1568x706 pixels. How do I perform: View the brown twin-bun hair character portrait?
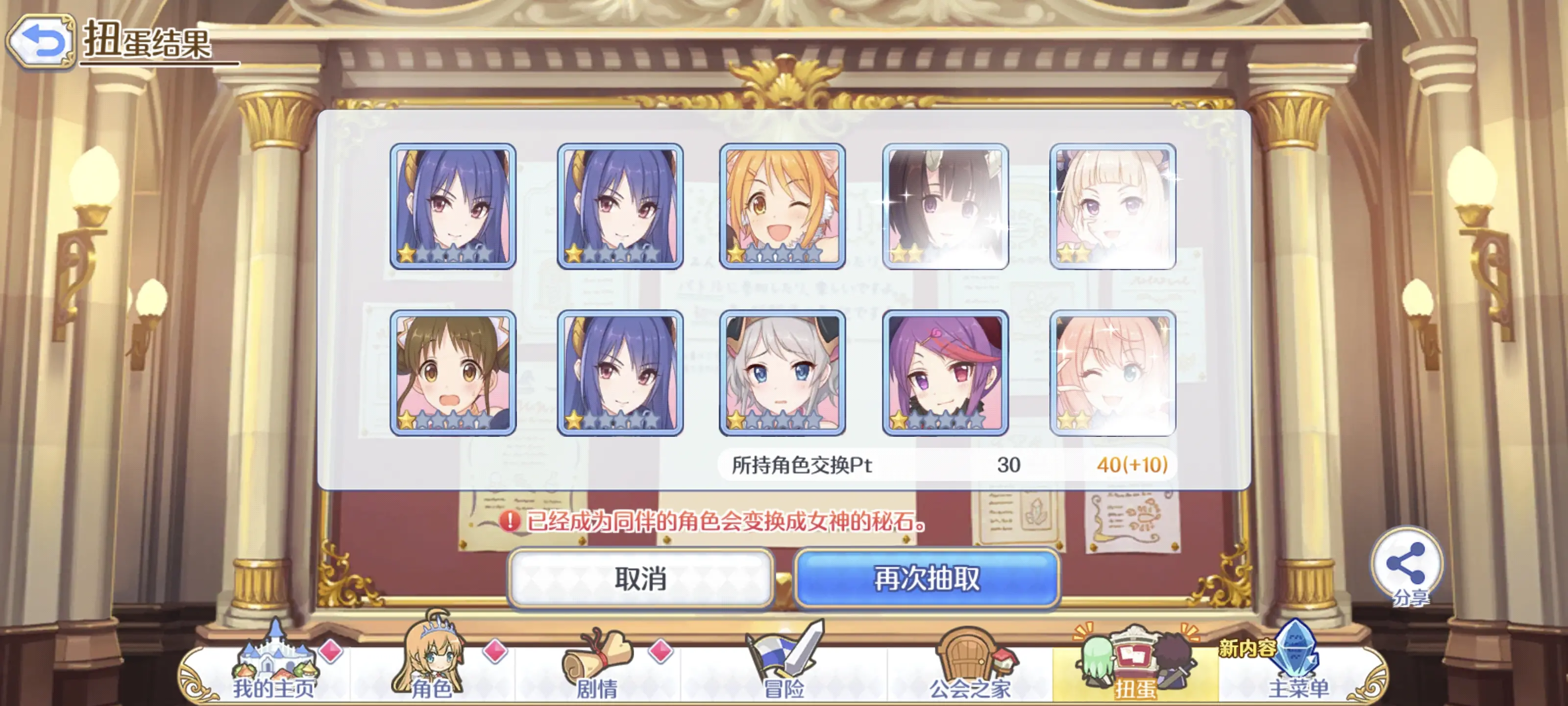pyautogui.click(x=453, y=373)
